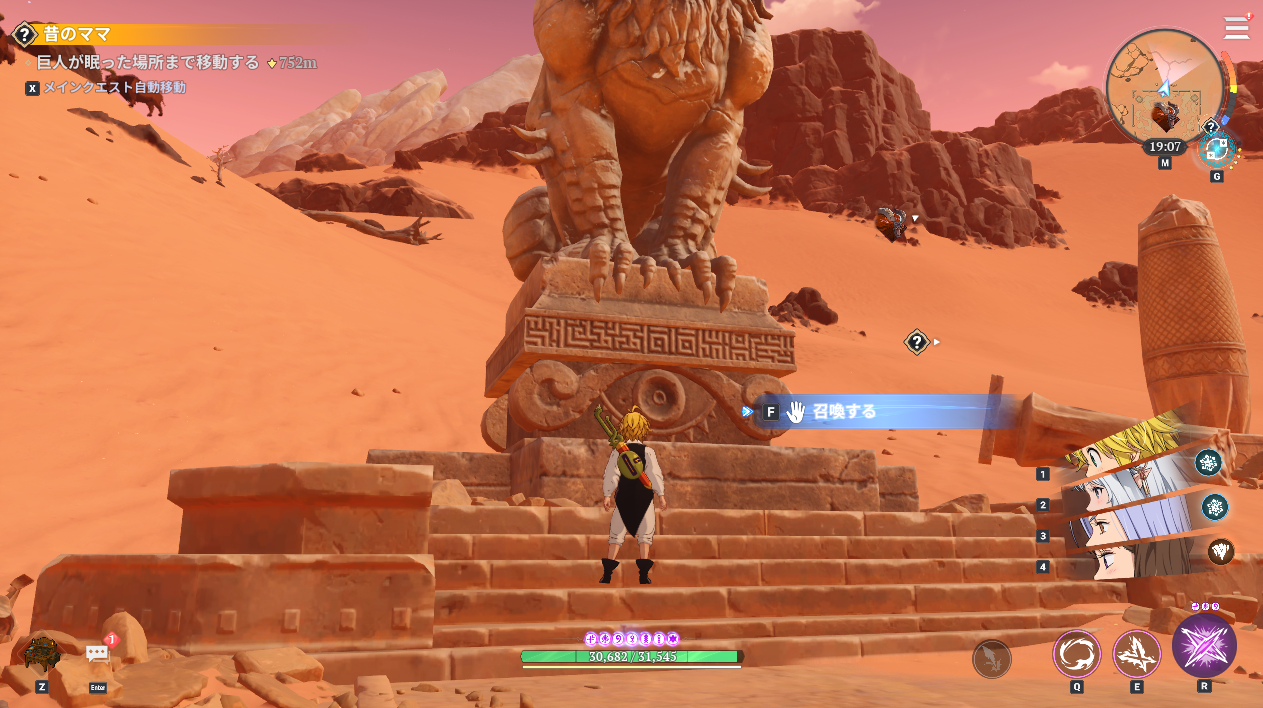The height and width of the screenshot is (708, 1263).
Task: Activate the swirling slash skill icon
Action: [1077, 654]
